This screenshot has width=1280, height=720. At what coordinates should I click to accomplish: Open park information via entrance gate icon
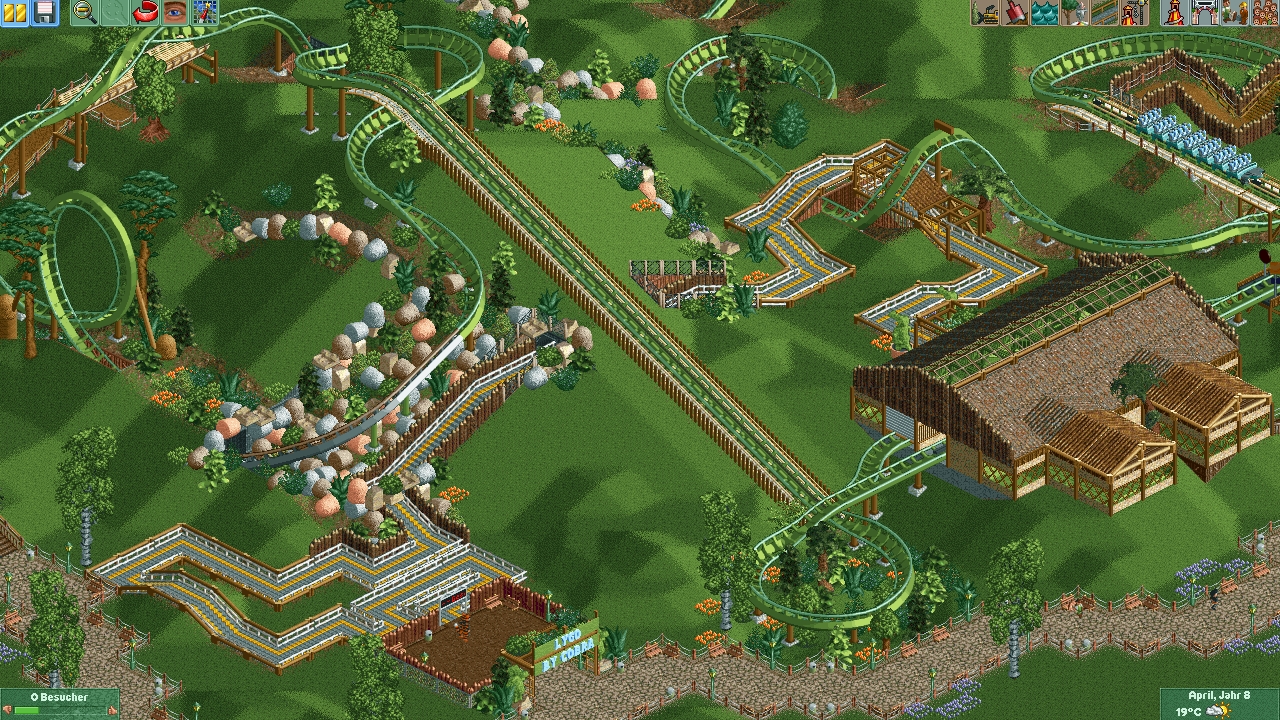1203,12
